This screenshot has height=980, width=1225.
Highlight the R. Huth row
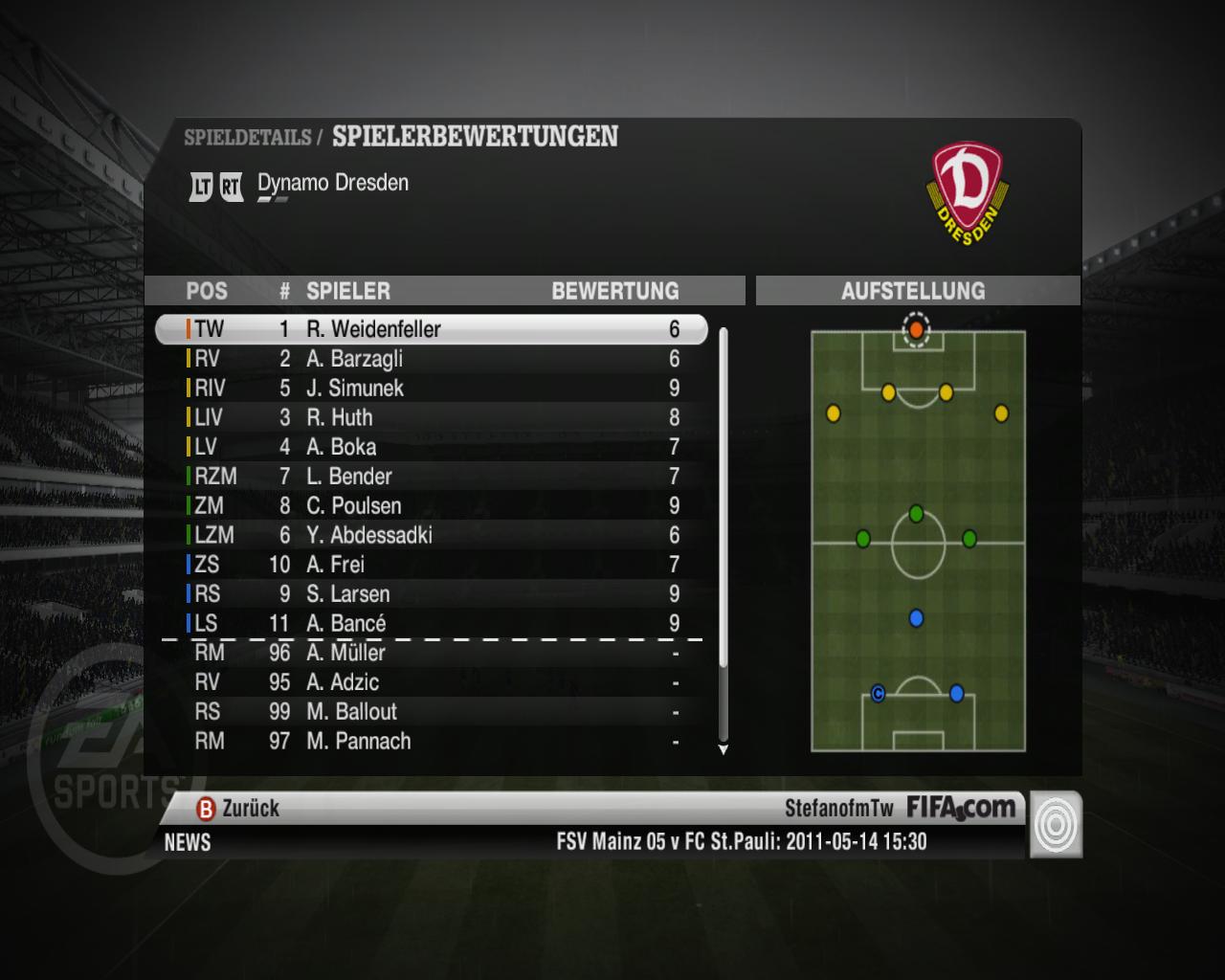click(431, 417)
